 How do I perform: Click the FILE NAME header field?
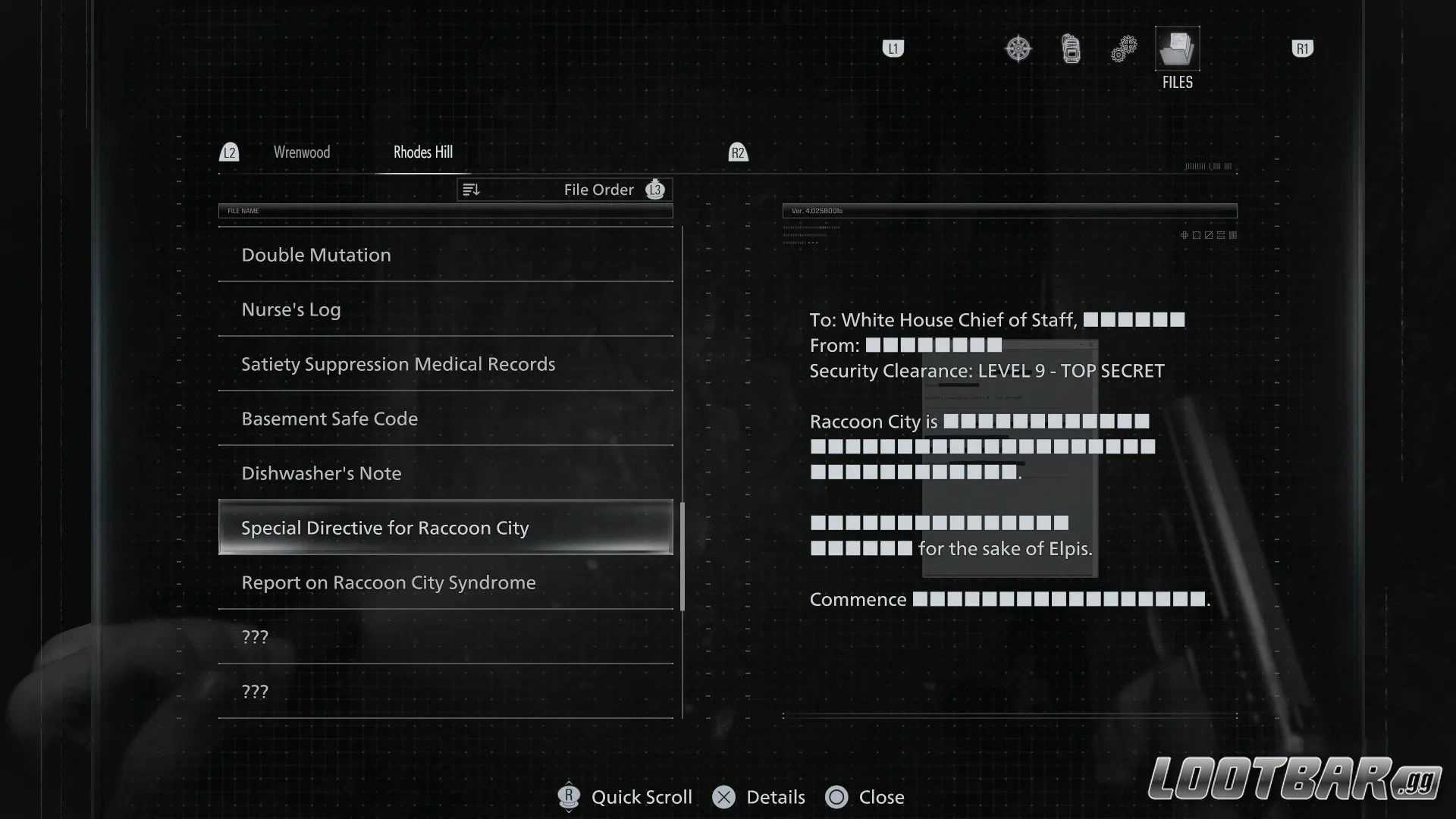[445, 211]
